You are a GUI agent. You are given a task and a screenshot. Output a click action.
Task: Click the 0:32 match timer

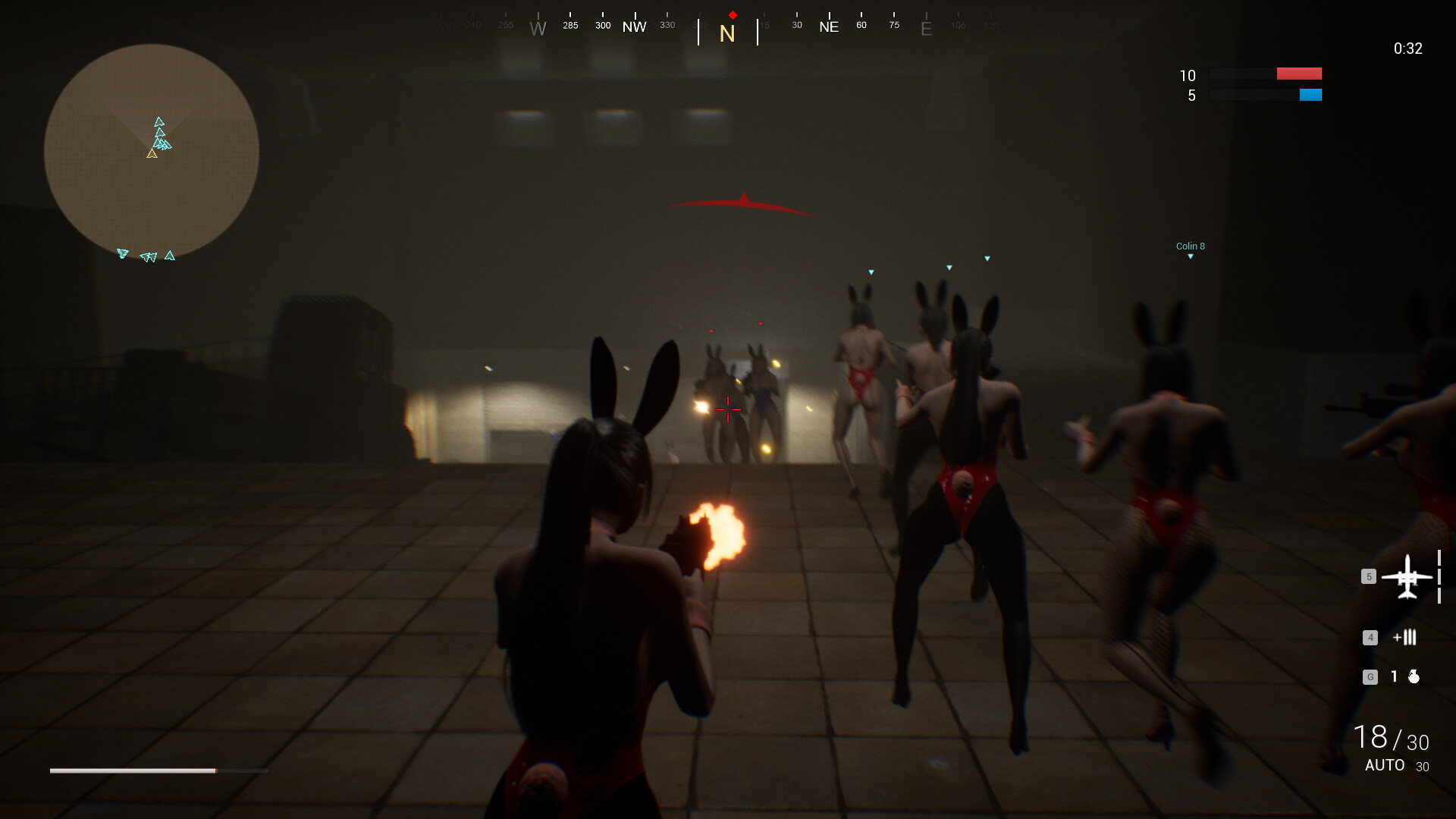coord(1407,49)
